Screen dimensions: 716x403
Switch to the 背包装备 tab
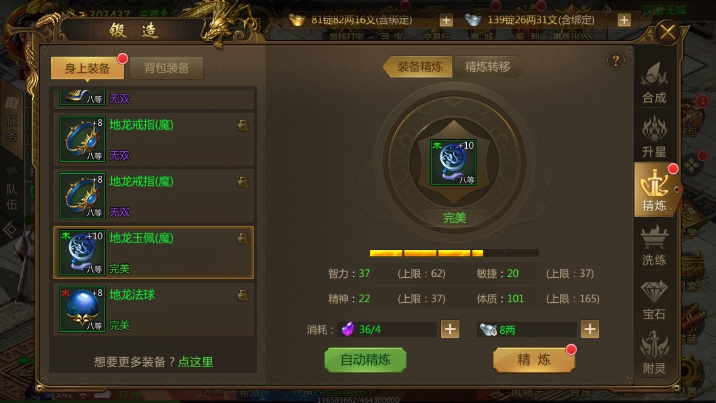[166, 68]
